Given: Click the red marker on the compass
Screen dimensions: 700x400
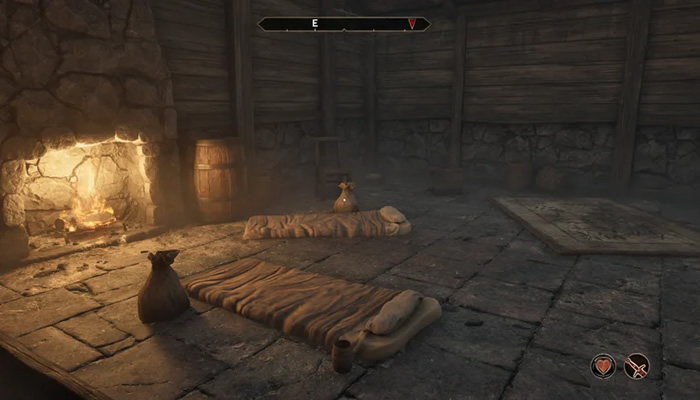Looking at the screenshot, I should 411,23.
